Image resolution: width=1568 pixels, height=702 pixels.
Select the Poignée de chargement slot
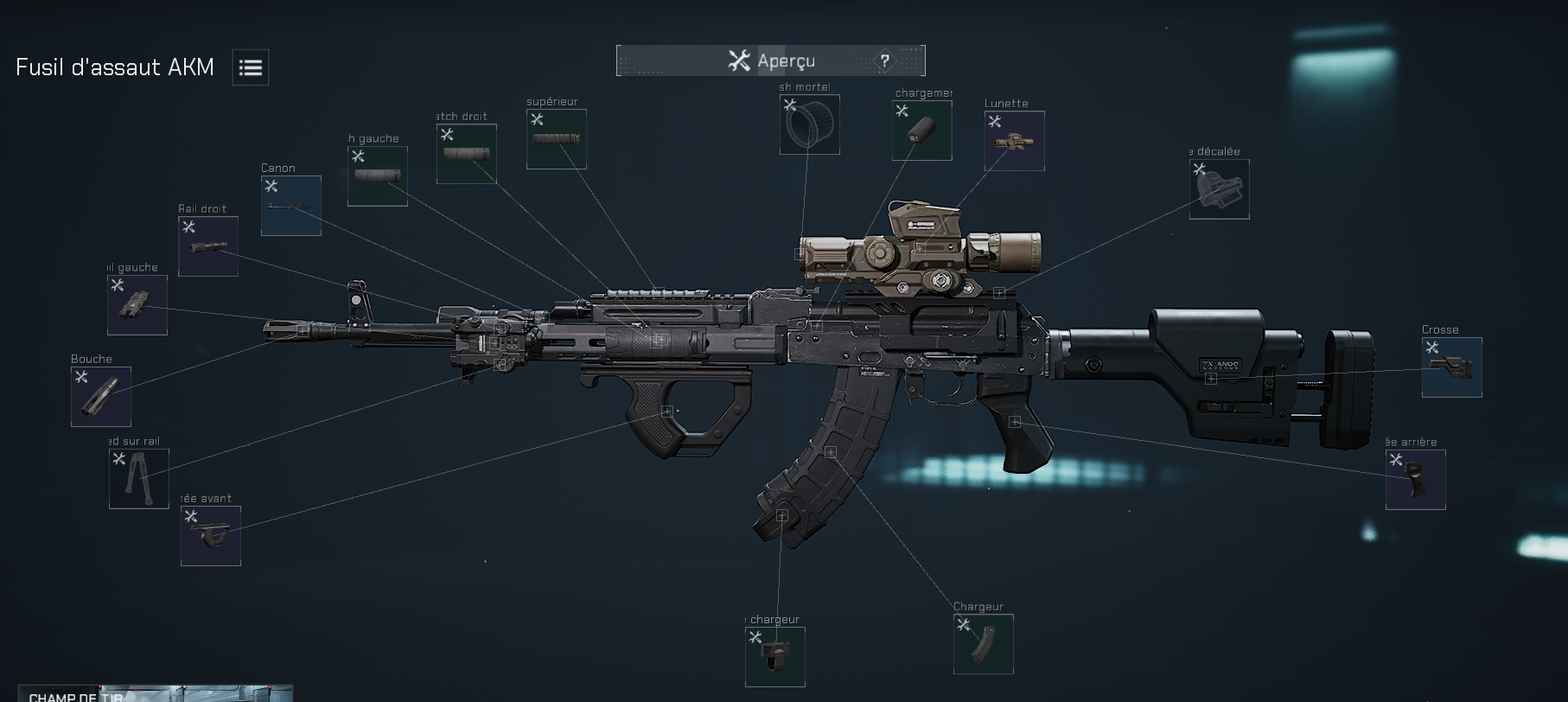tap(921, 131)
